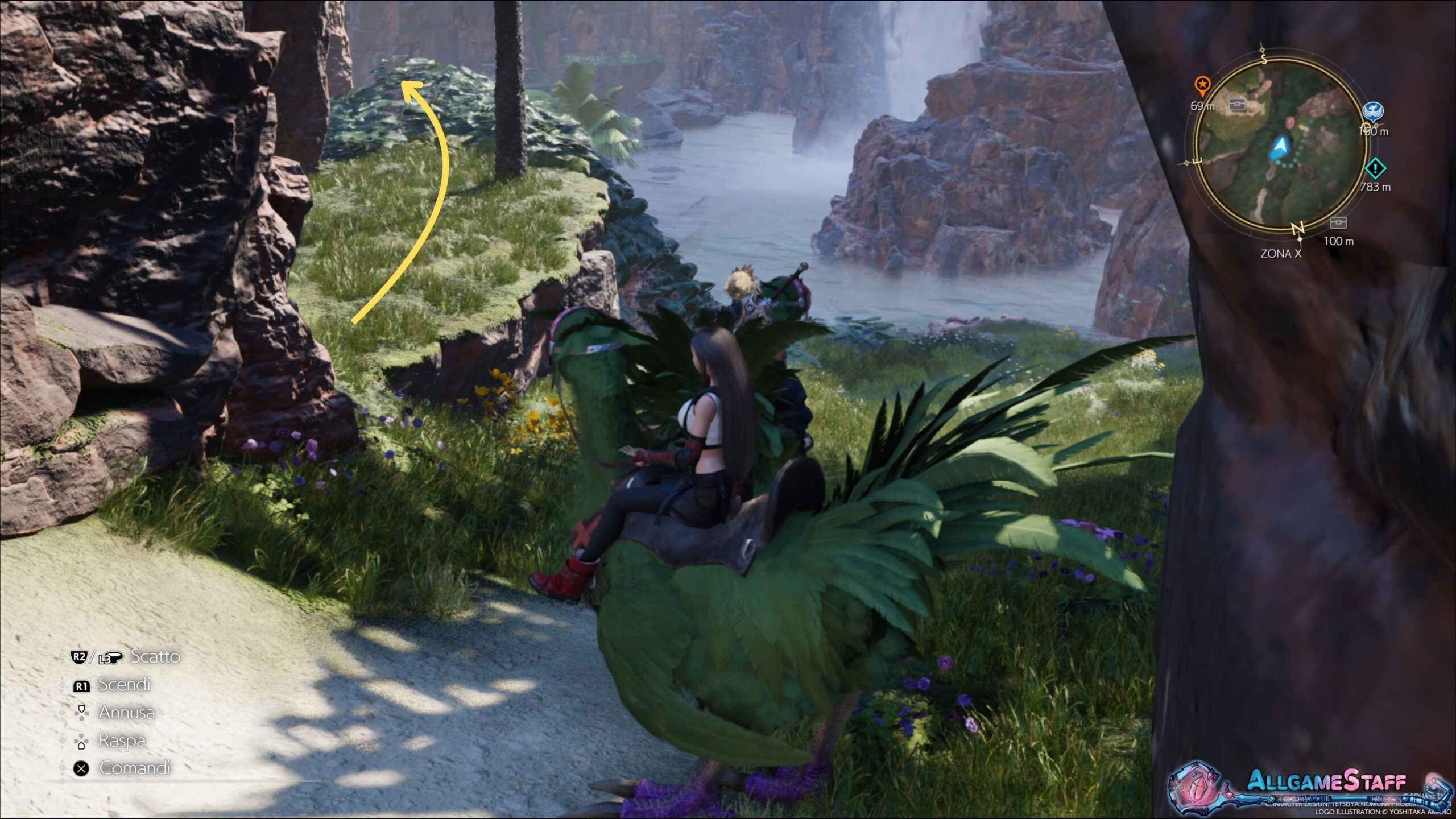This screenshot has width=1456, height=819.
Task: Select the treasure chest icon inside the minimap
Action: [1238, 105]
